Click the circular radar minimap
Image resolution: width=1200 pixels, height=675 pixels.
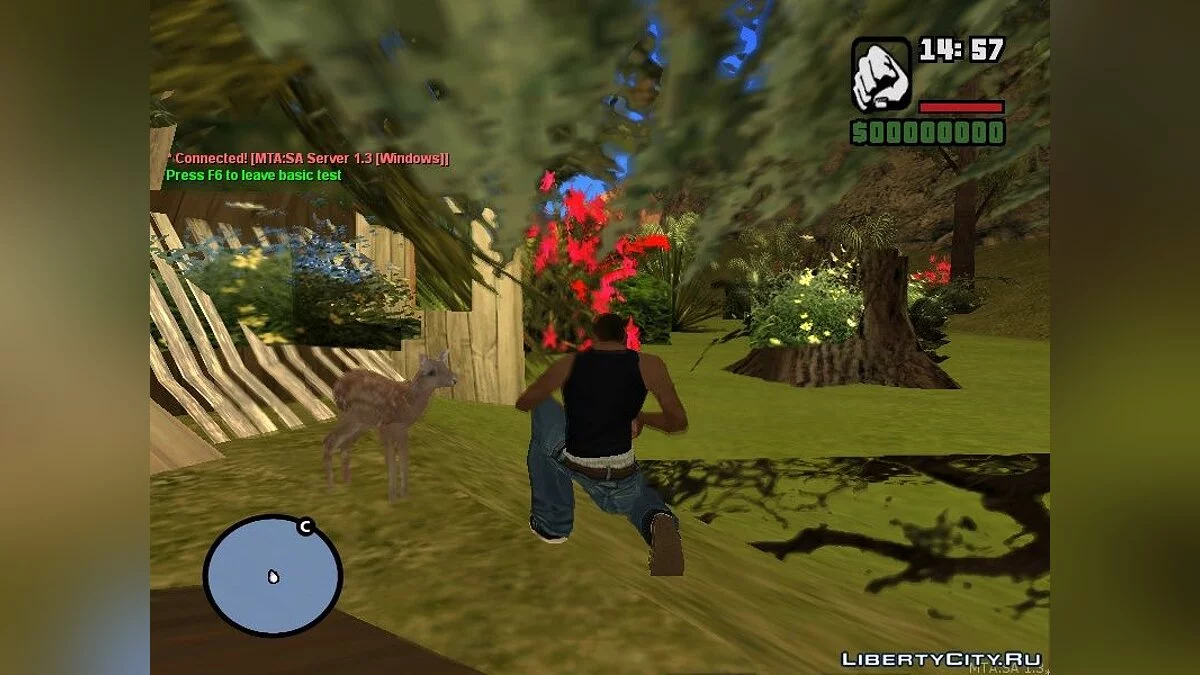pyautogui.click(x=272, y=576)
